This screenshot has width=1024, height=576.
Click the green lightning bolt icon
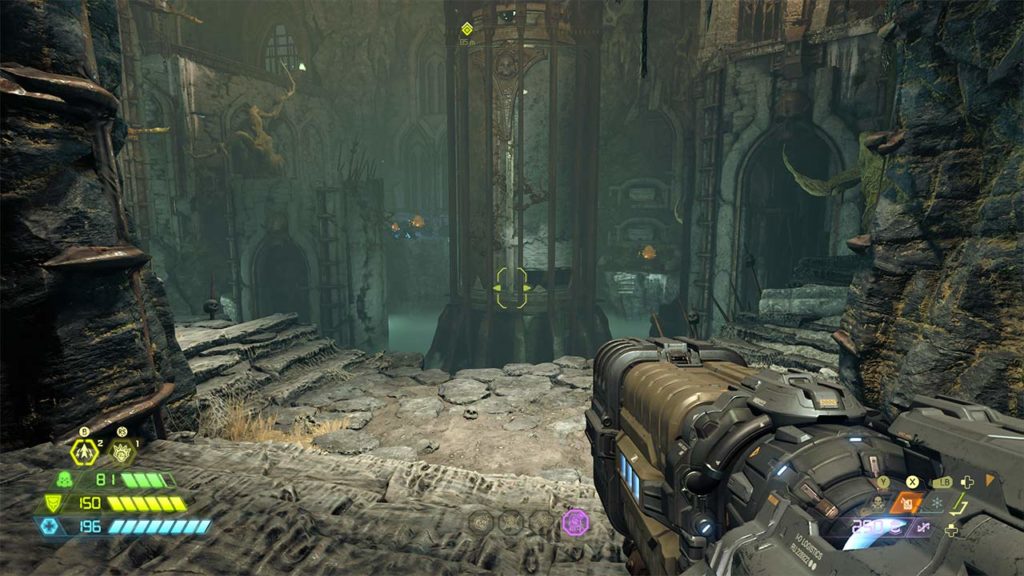coord(963,502)
